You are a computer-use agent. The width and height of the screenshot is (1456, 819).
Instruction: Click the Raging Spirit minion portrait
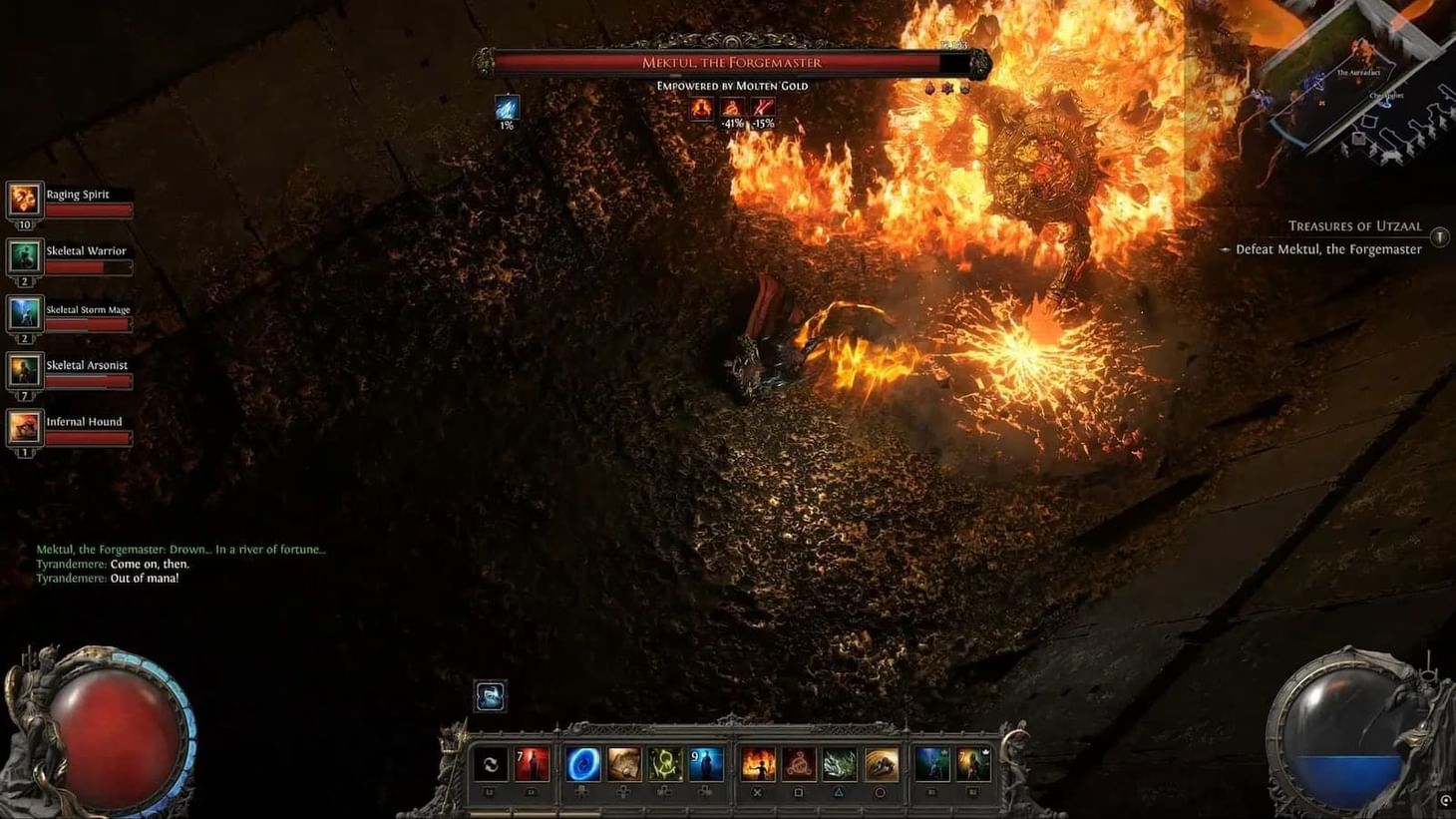23,199
